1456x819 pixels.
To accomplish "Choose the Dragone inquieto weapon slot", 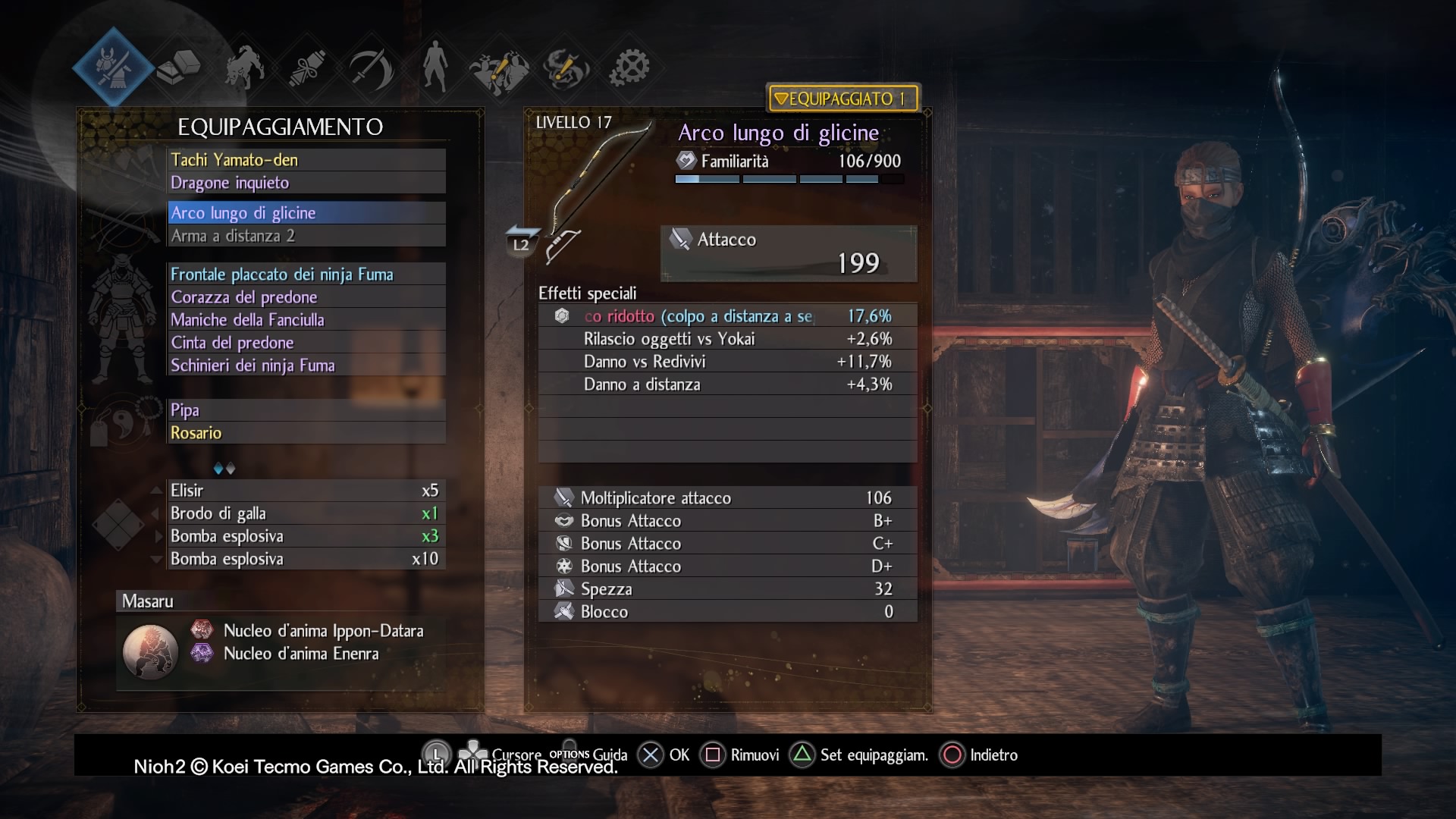I will coord(306,183).
